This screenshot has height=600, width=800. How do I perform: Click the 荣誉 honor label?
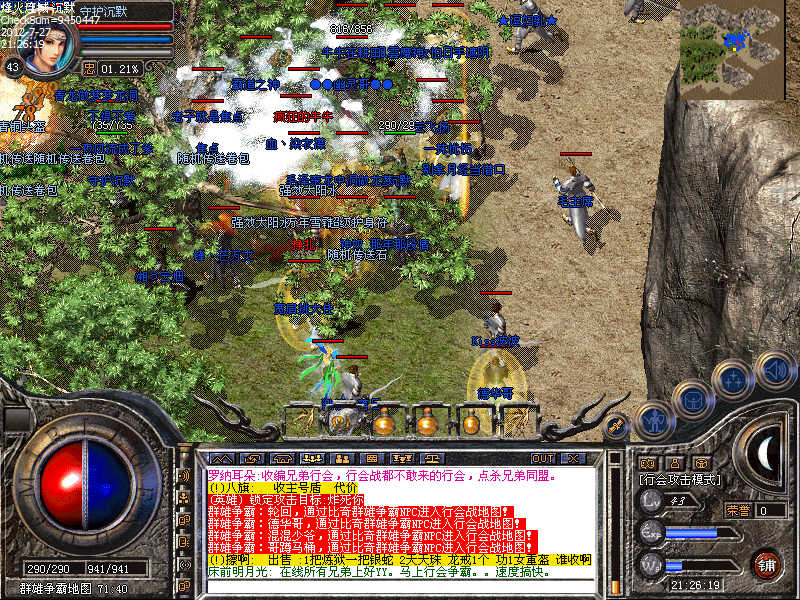[738, 510]
